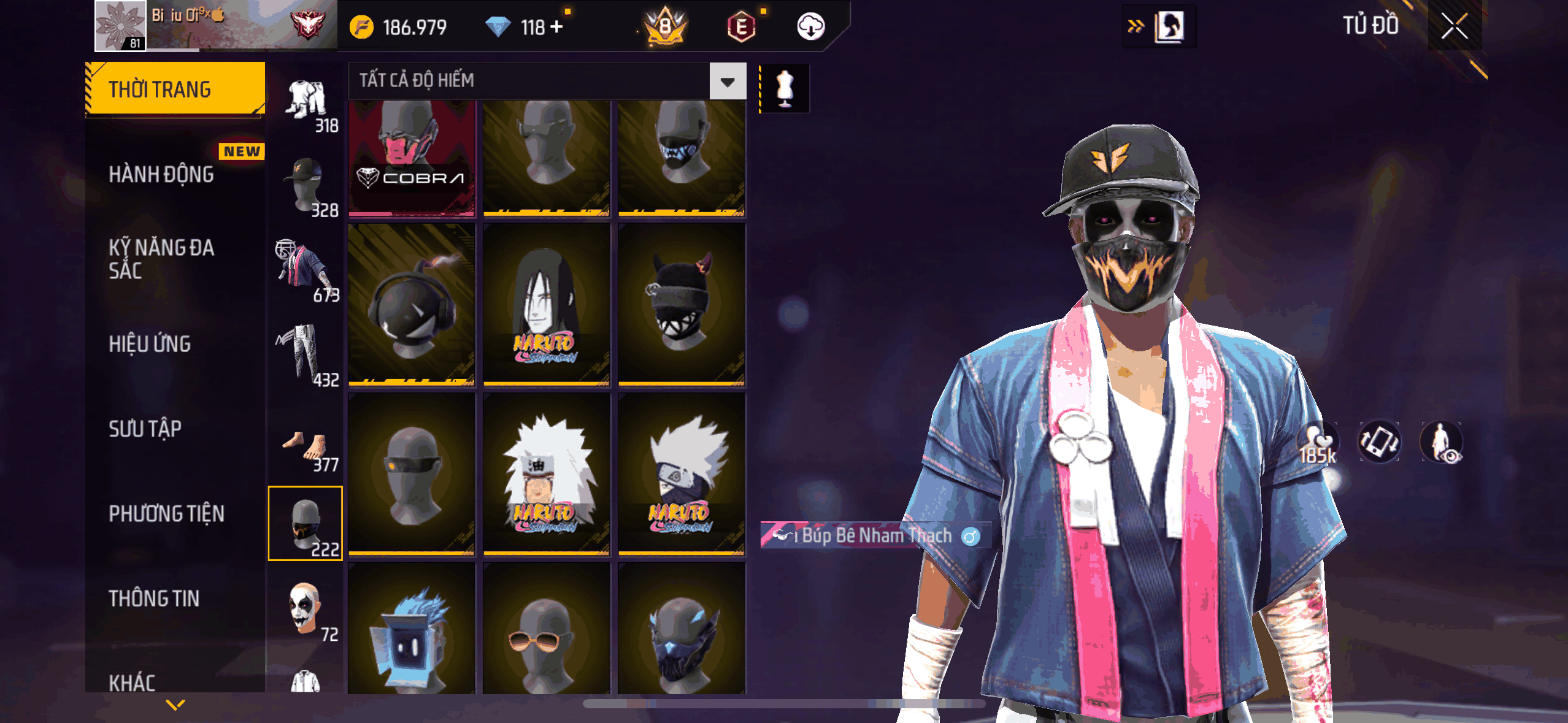The width and height of the screenshot is (1568, 723).
Task: Pick the Kakashi Naruto head item
Action: (x=682, y=474)
